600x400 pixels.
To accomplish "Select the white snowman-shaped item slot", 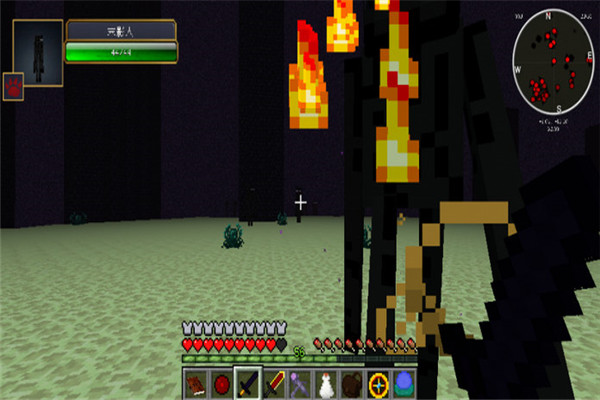I will pyautogui.click(x=326, y=384).
